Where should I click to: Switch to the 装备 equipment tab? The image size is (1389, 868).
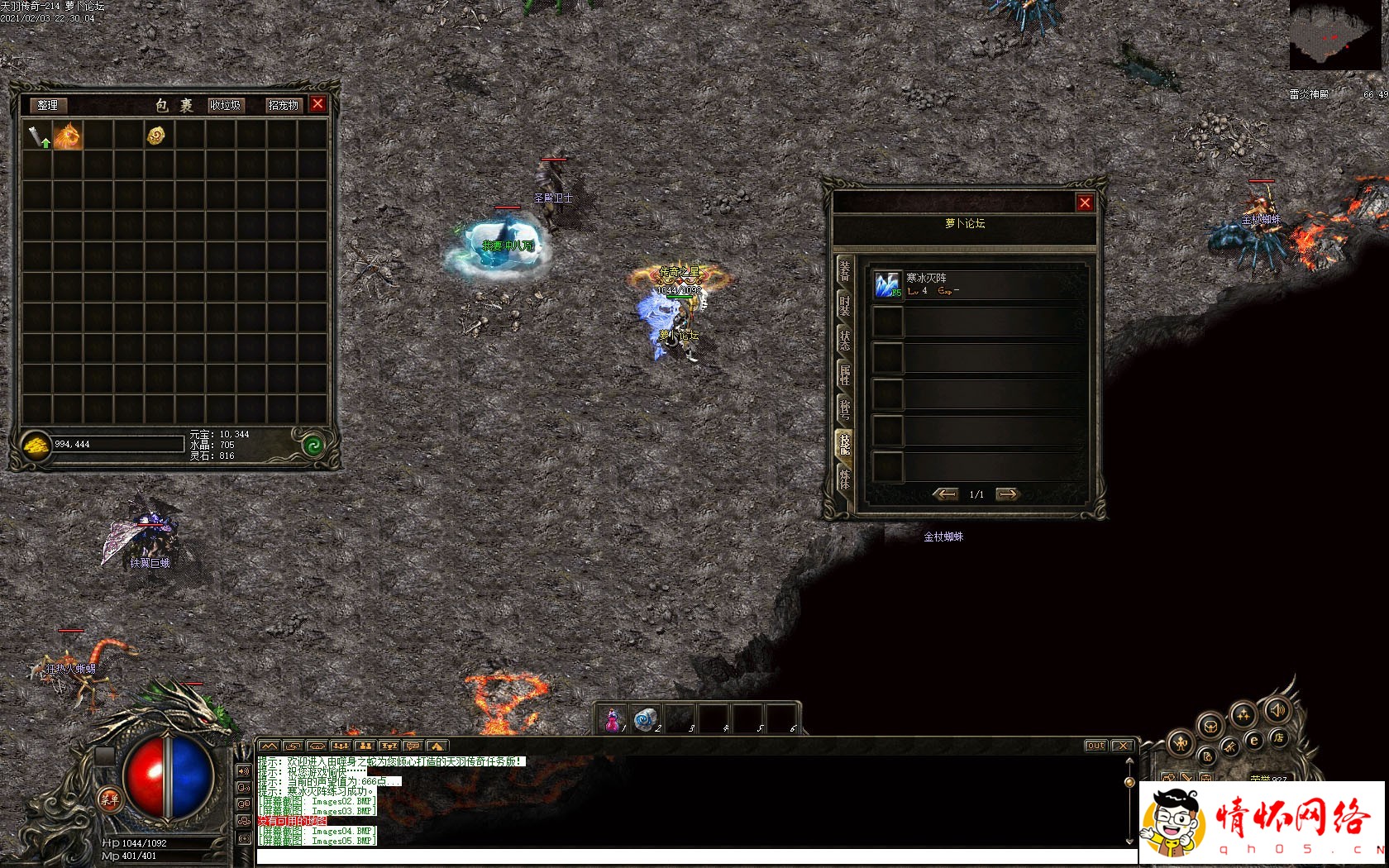click(x=844, y=269)
